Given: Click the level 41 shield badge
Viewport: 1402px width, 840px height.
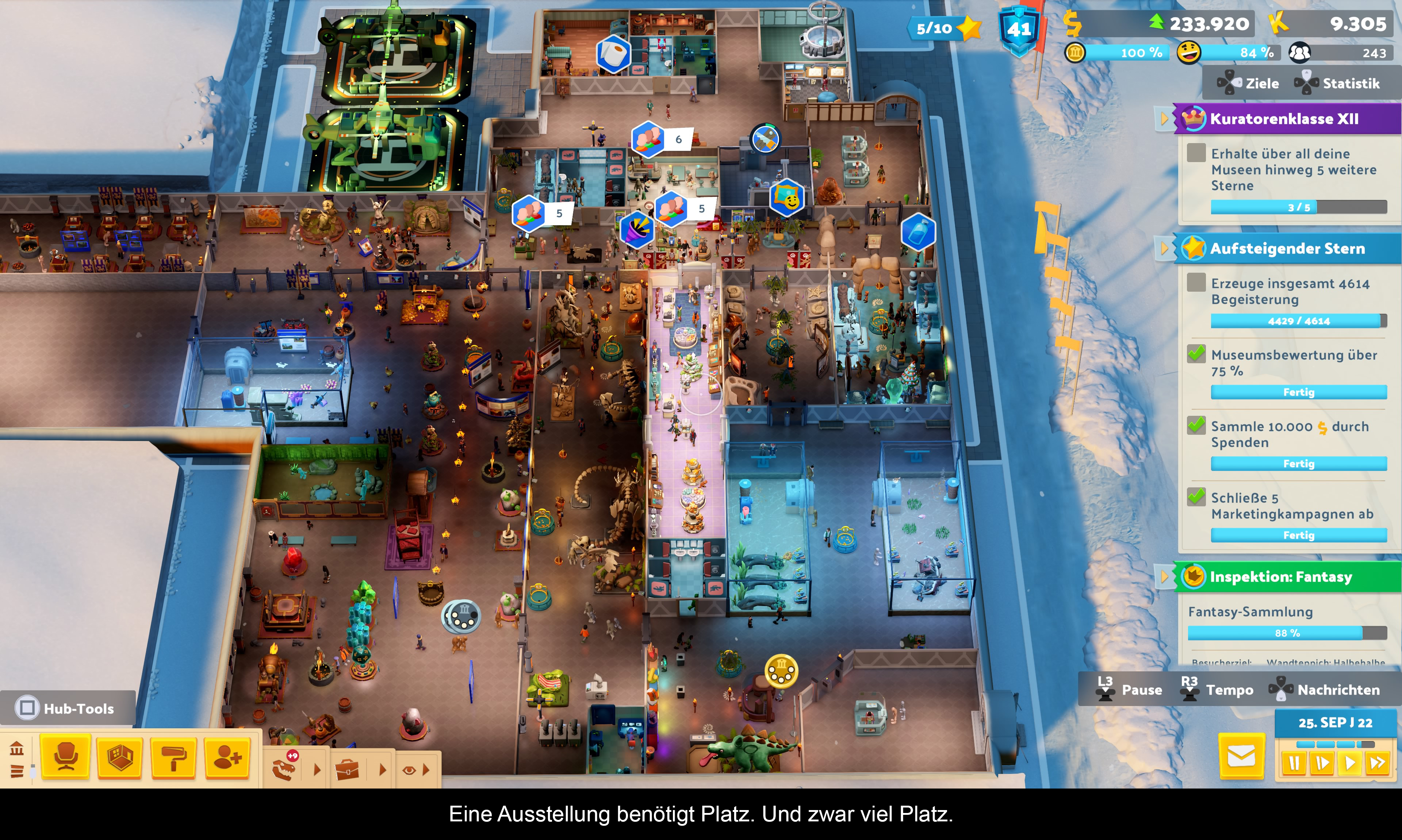Looking at the screenshot, I should pos(1019,30).
